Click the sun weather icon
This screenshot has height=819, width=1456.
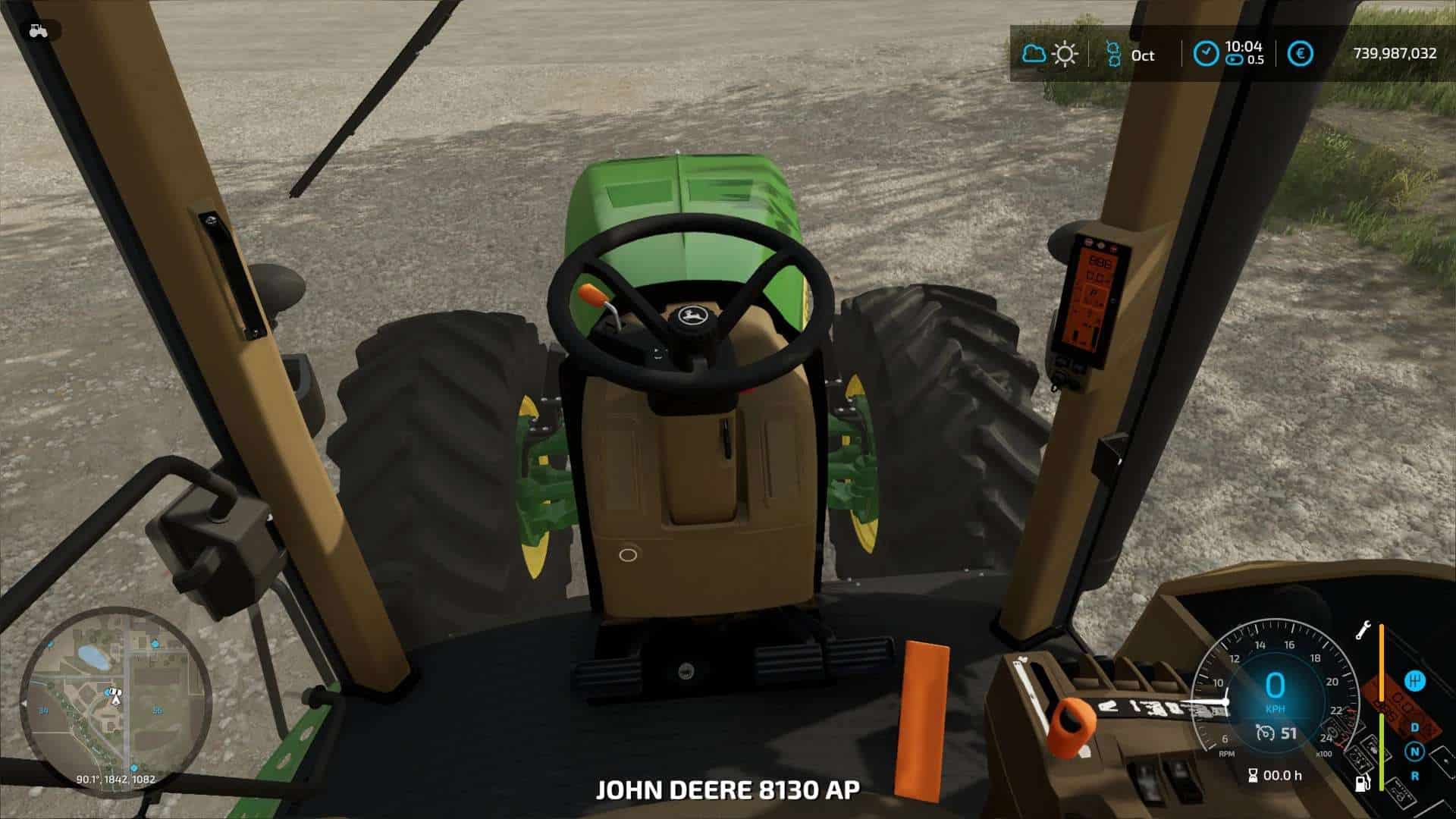[x=1065, y=54]
